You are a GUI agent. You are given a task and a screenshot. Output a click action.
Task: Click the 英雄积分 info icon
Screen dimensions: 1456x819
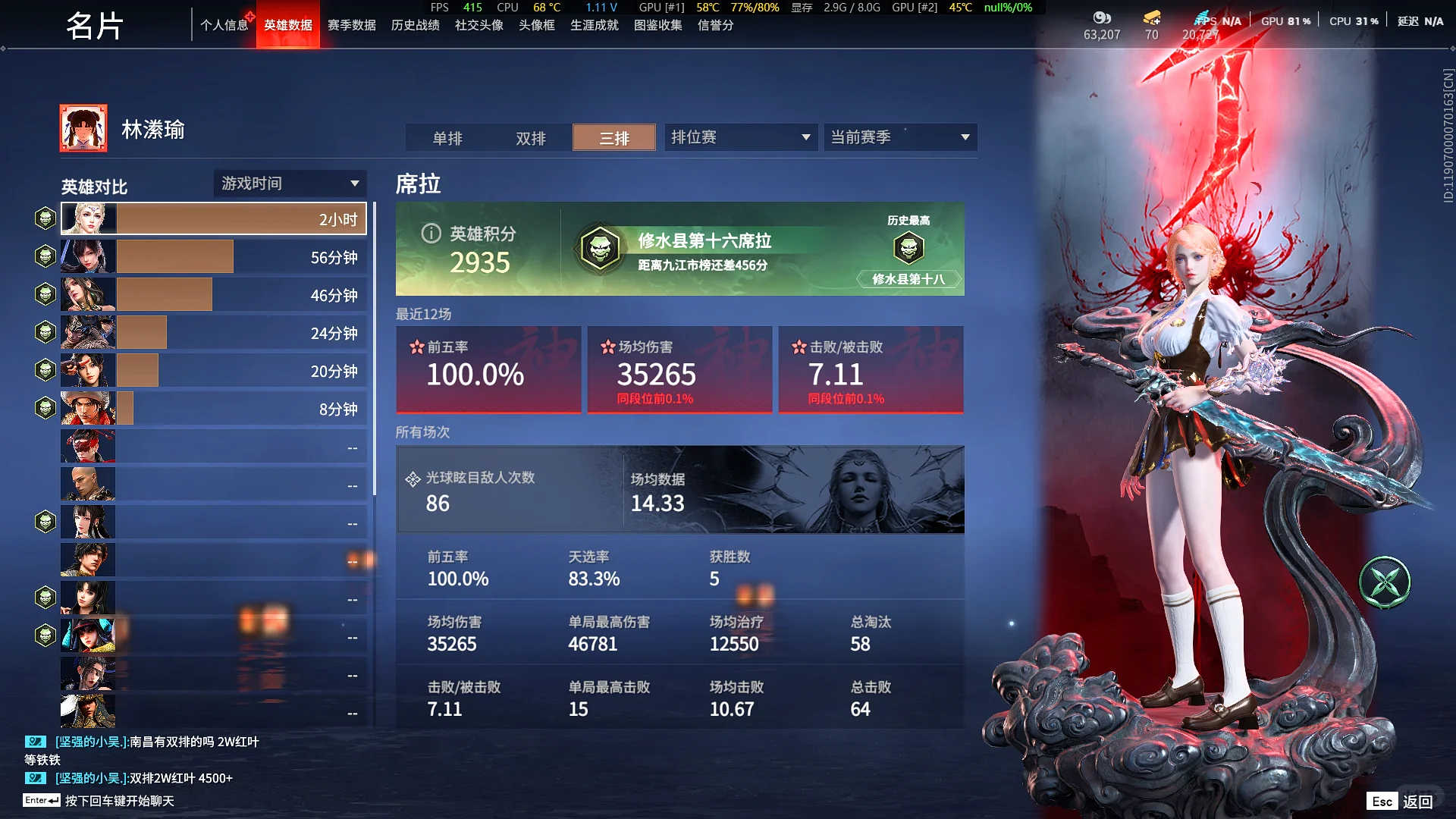[431, 234]
